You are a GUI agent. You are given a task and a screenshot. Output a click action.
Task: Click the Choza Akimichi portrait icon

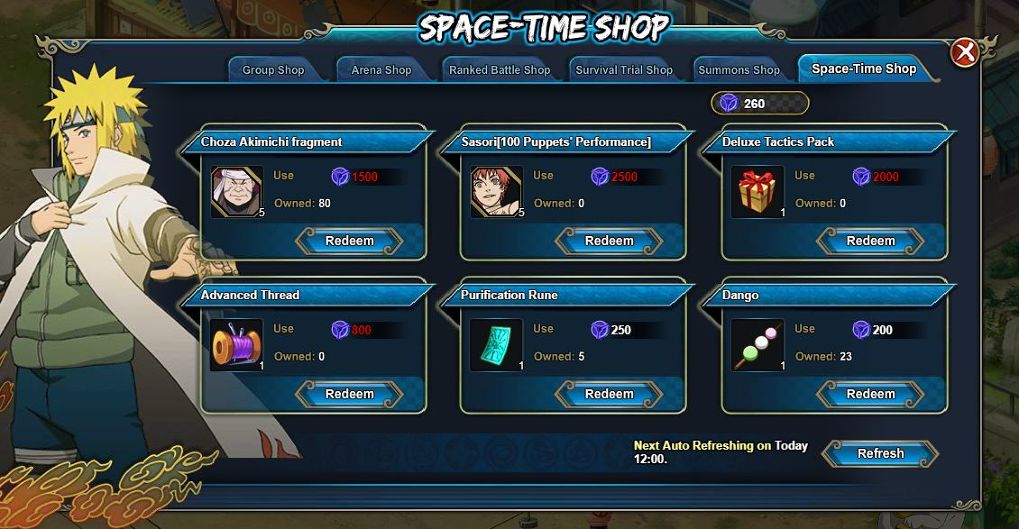[x=237, y=192]
